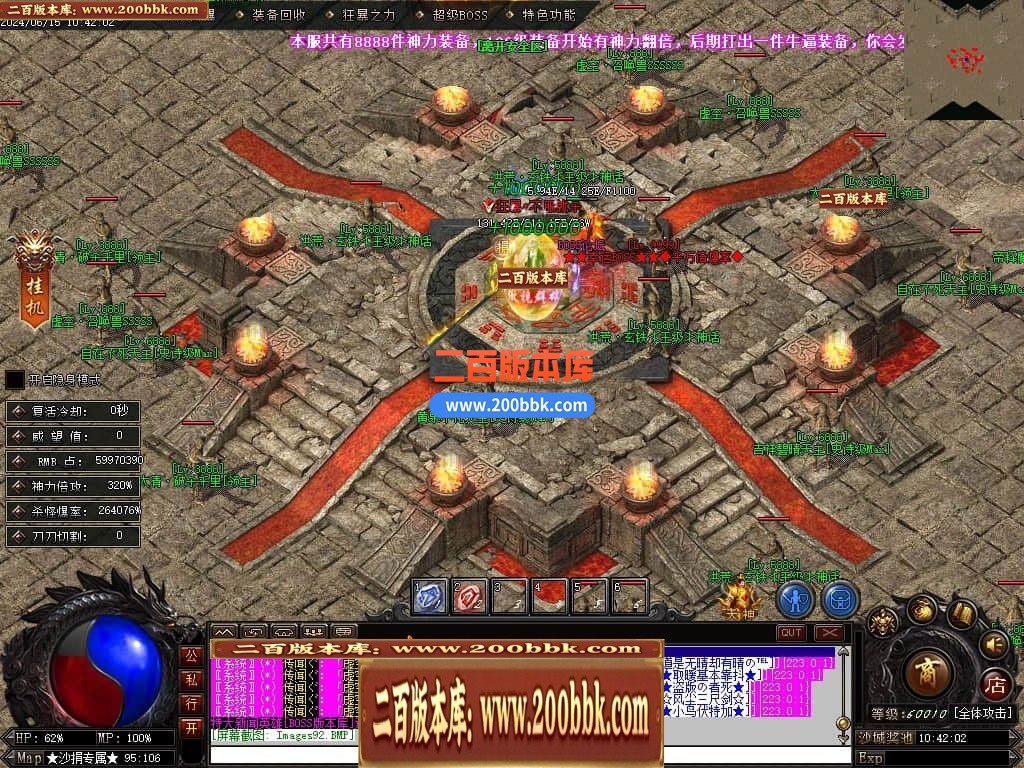1024x768 pixels.
Task: Toggle the sound speaker icon
Action: click(x=994, y=643)
